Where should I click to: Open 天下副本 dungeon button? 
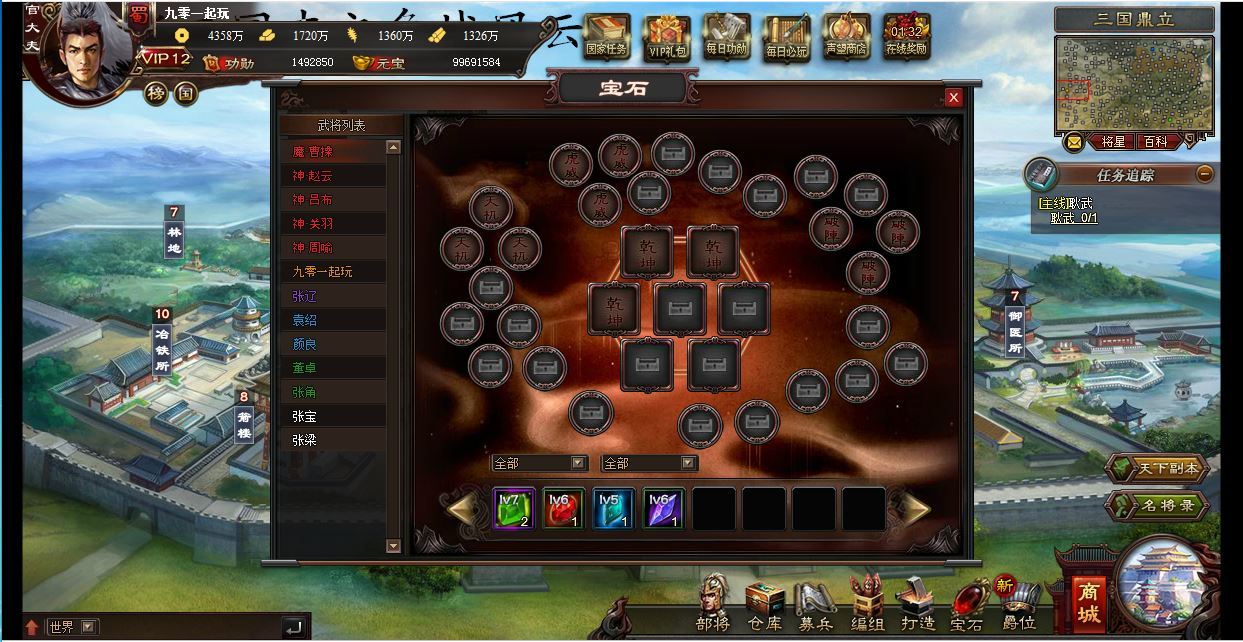(1156, 469)
